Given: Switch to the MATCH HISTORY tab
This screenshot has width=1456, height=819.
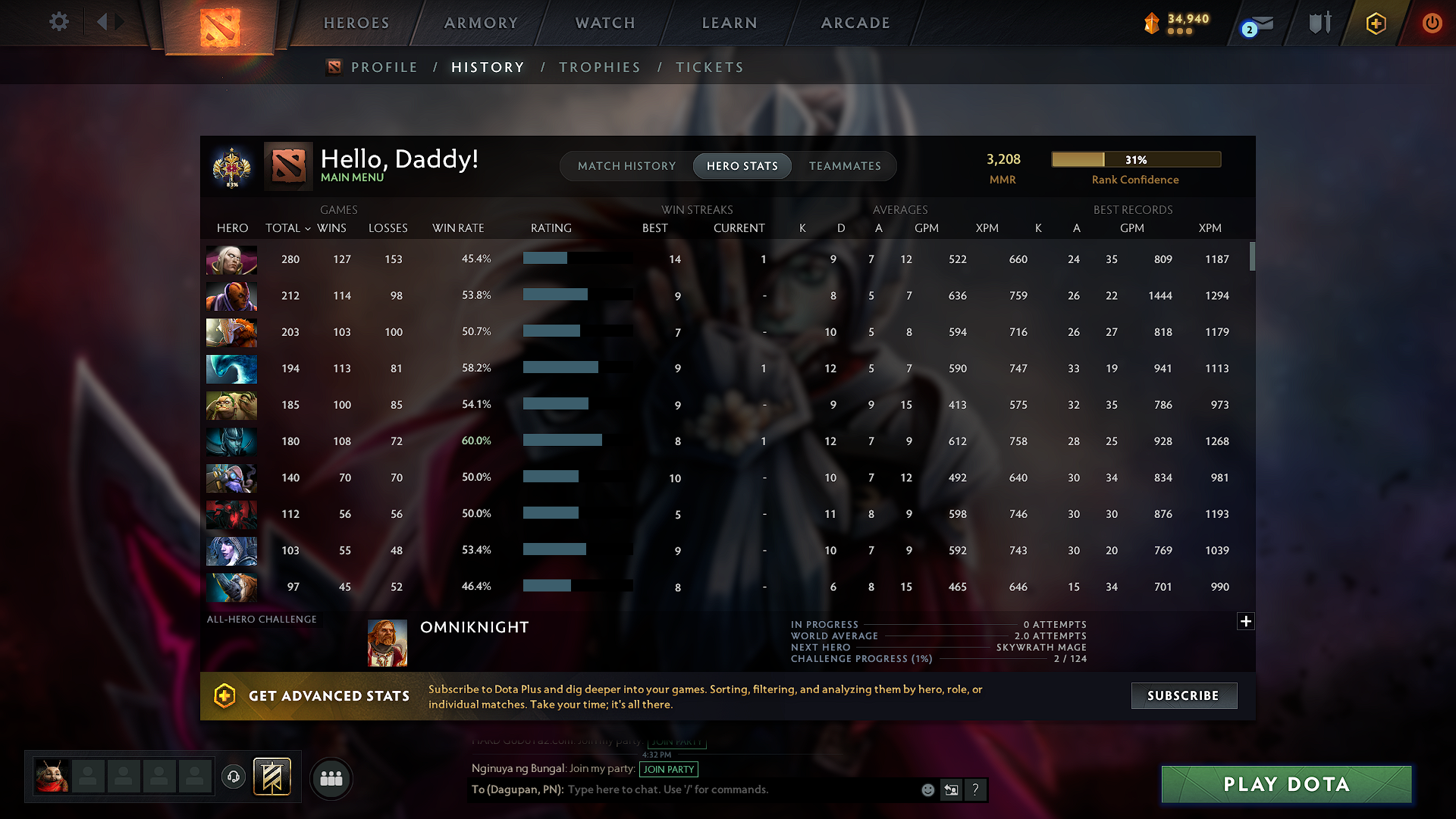Looking at the screenshot, I should point(626,165).
